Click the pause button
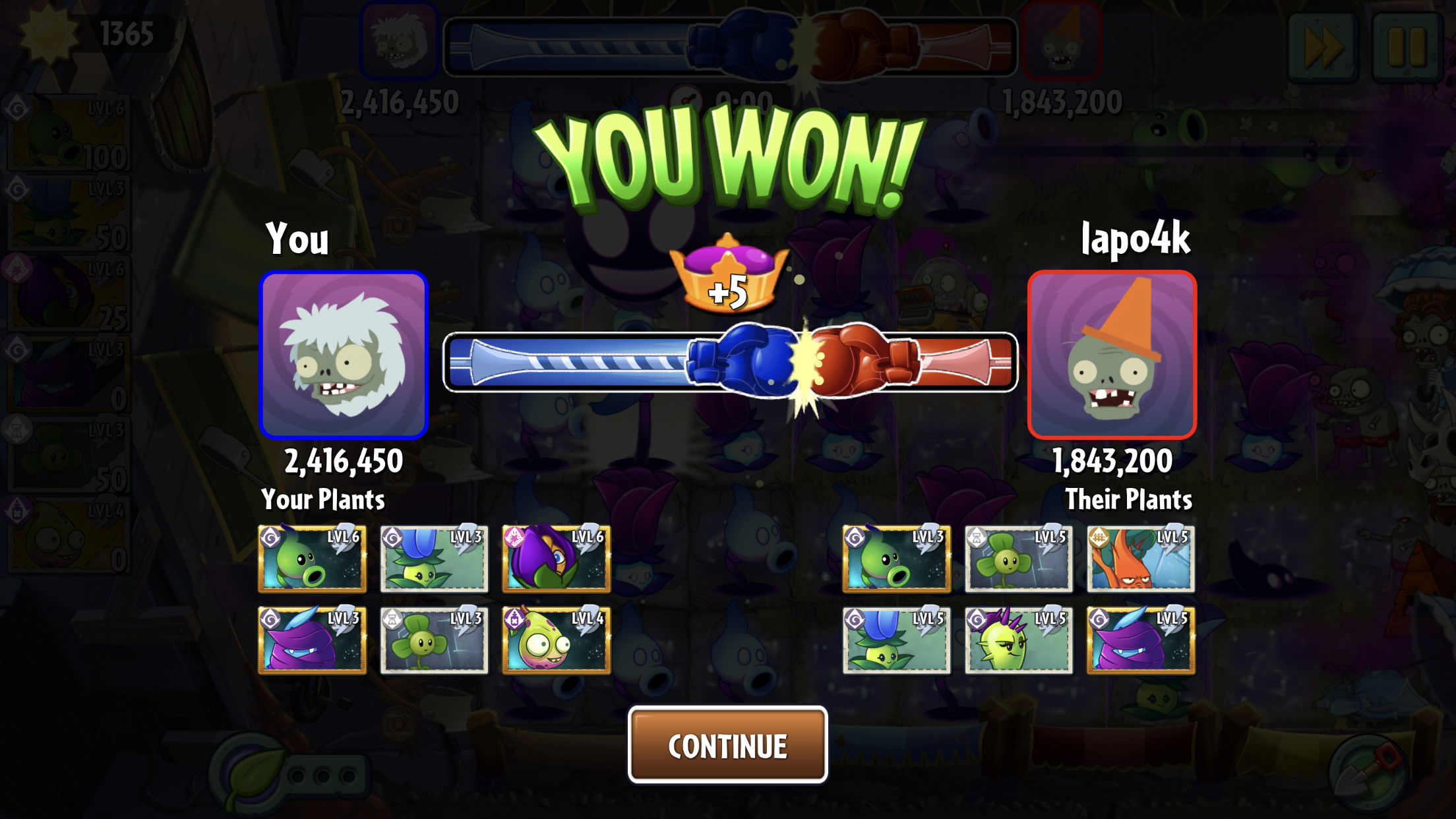Image resolution: width=1456 pixels, height=819 pixels. (x=1406, y=46)
